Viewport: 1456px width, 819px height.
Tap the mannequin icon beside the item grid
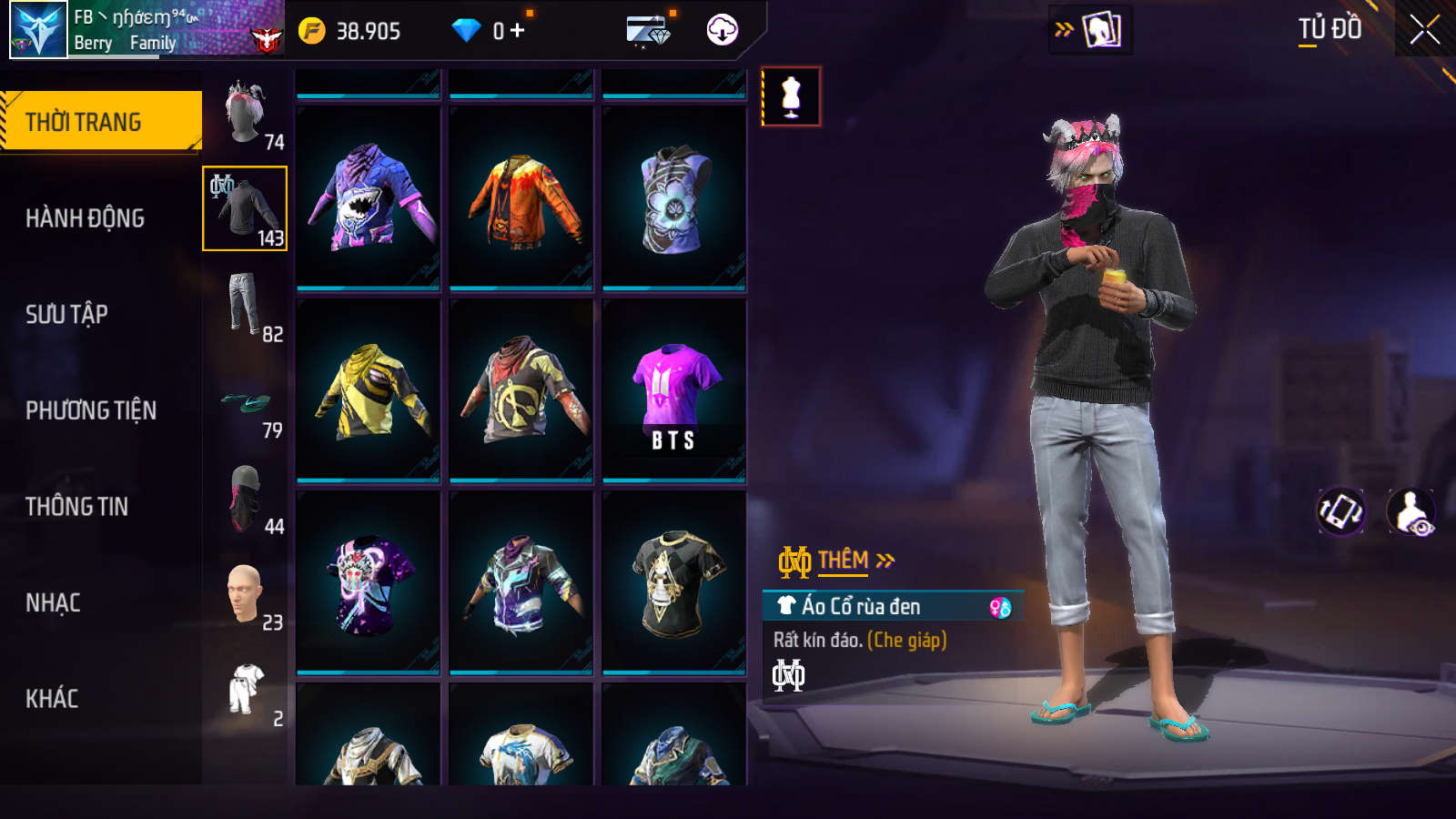tap(791, 96)
